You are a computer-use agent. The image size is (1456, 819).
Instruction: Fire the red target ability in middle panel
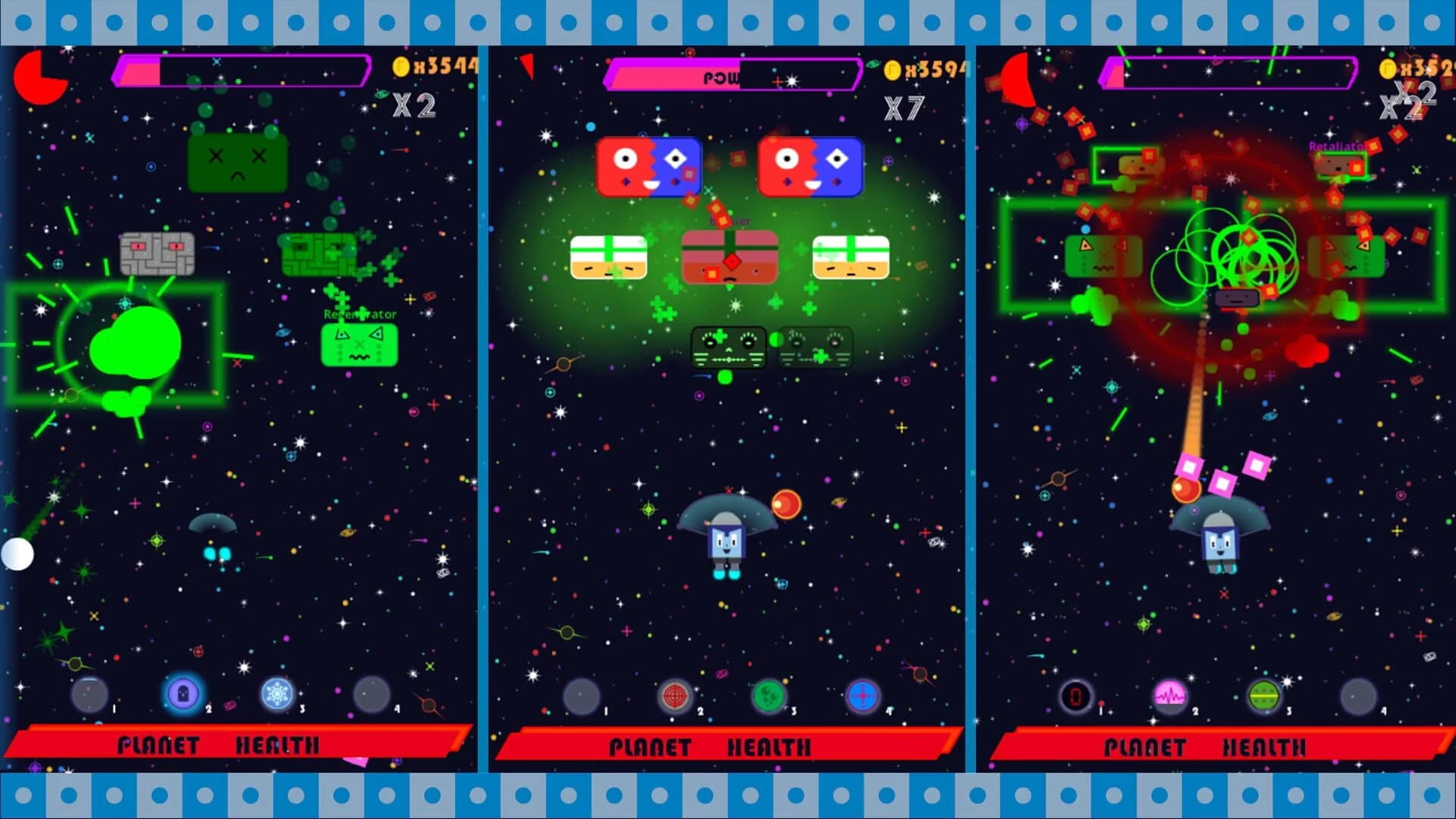pyautogui.click(x=675, y=696)
